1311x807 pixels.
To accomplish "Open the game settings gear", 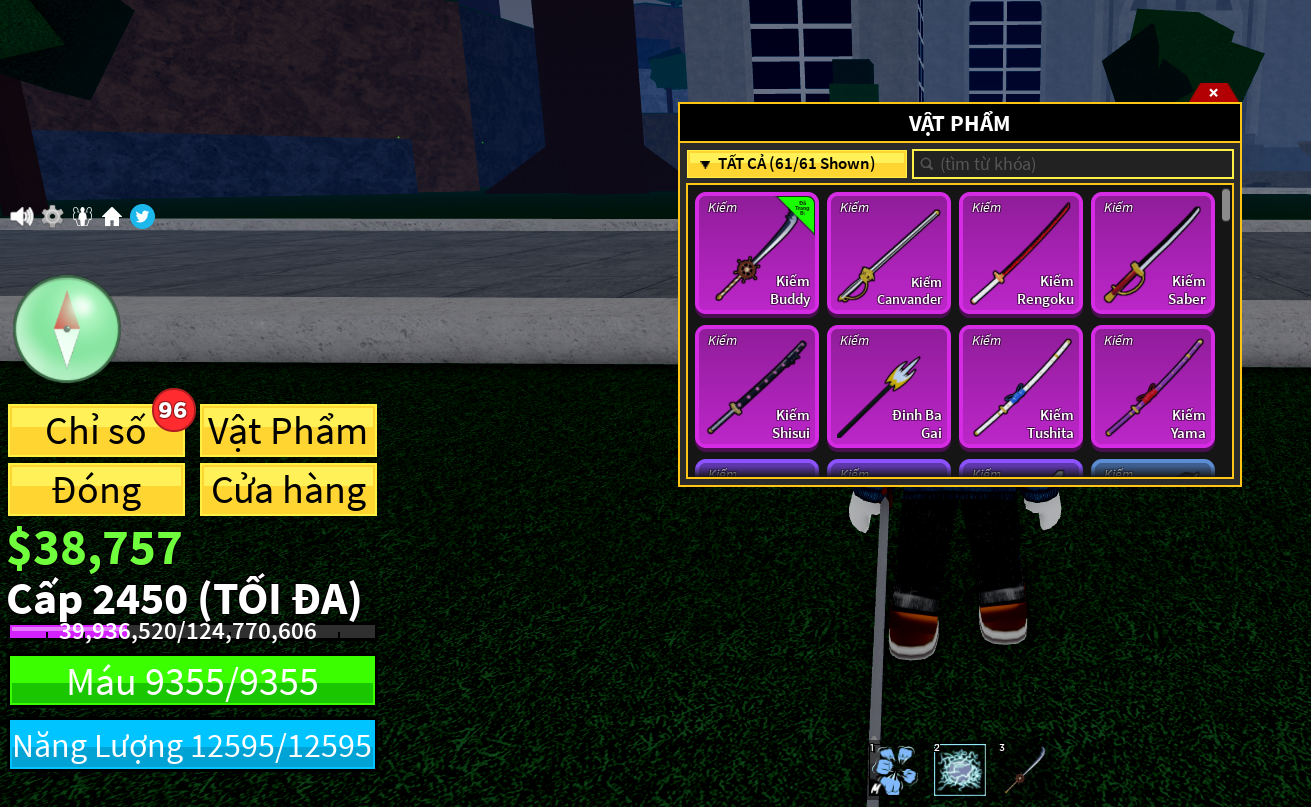I will point(52,216).
